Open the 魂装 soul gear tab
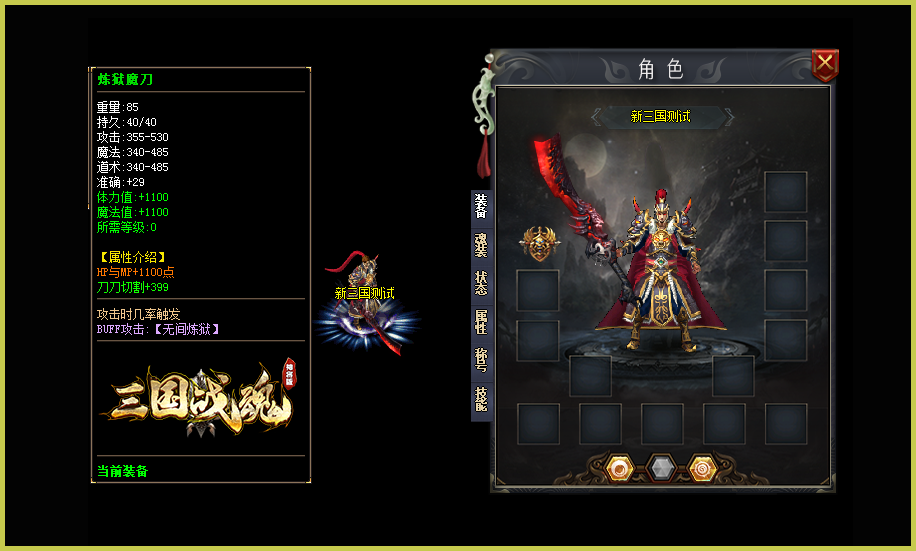 [x=481, y=245]
